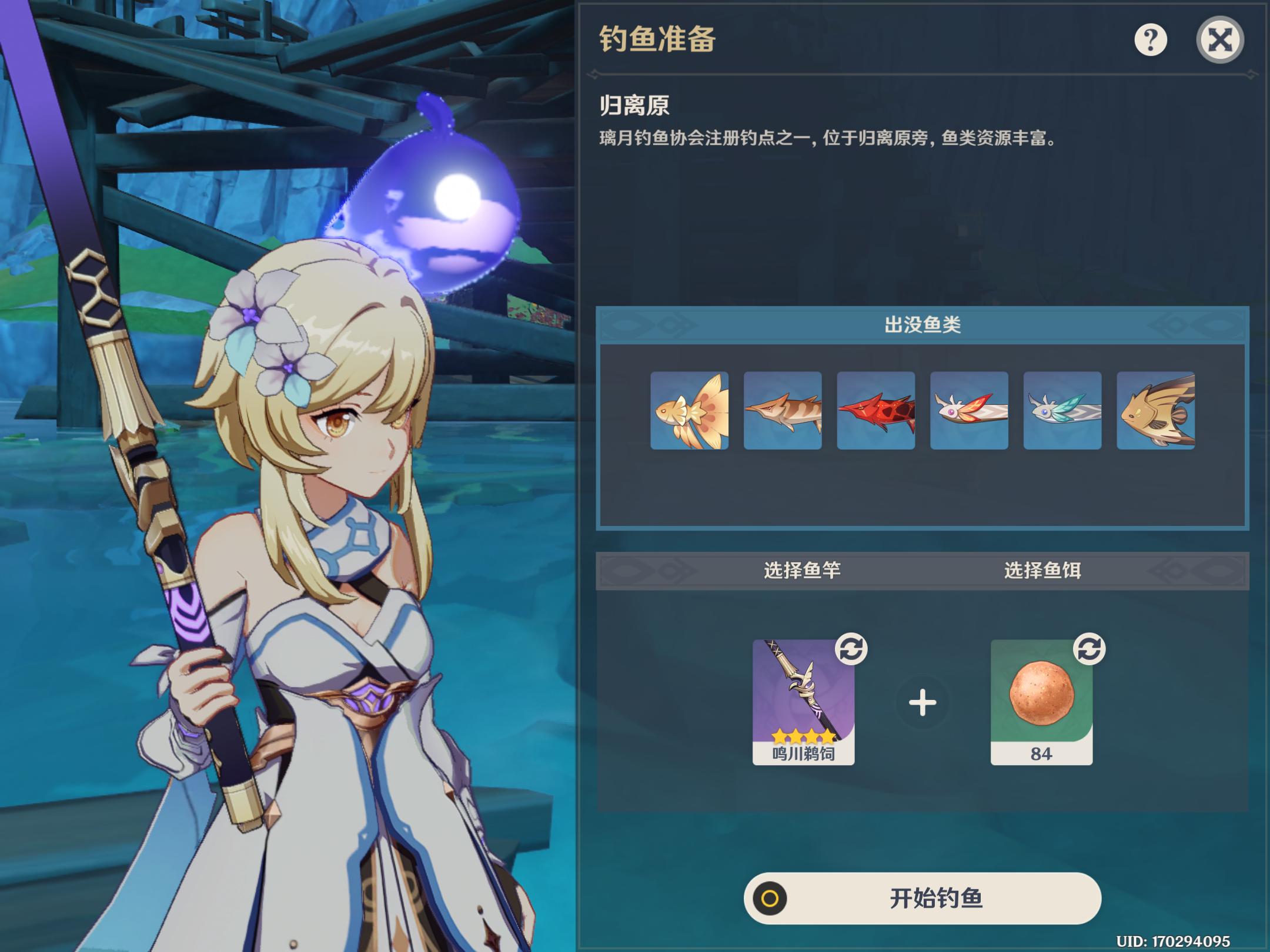
Task: Inspect the red spiky fish icon
Action: 875,411
